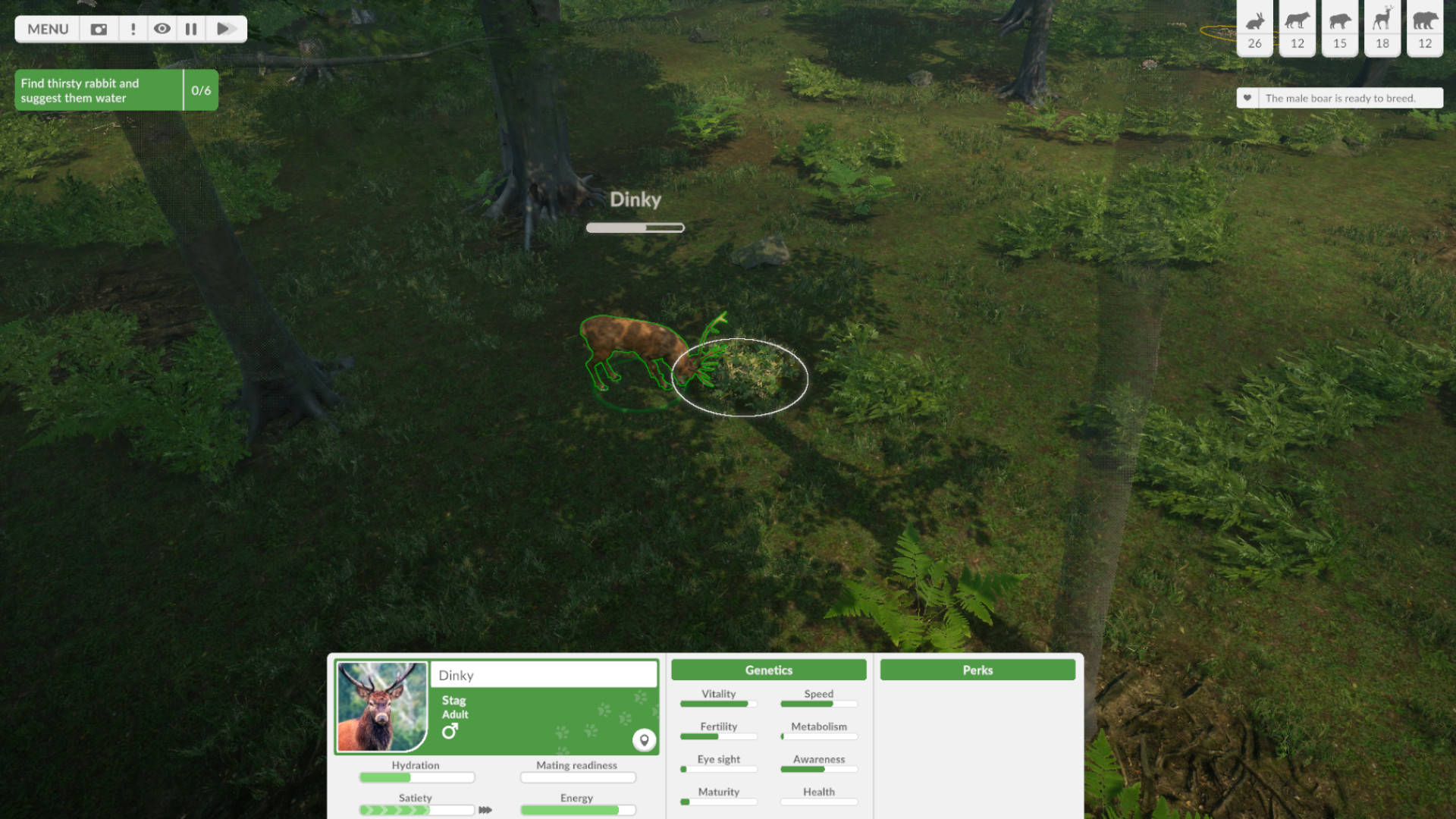1456x819 pixels.
Task: Click the exclamation notifications icon
Action: coord(132,29)
